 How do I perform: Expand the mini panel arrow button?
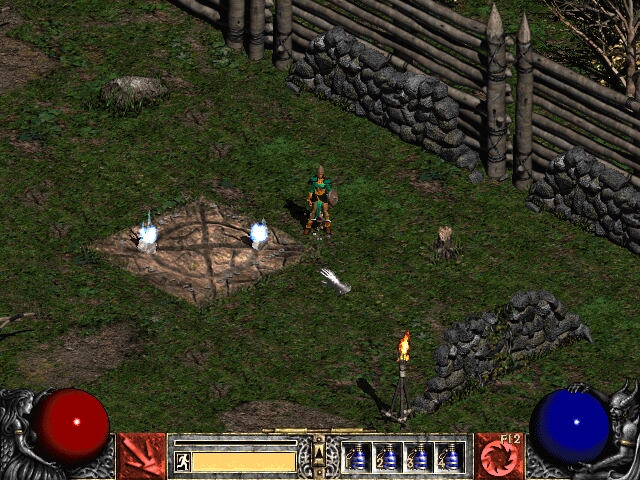pyautogui.click(x=319, y=453)
